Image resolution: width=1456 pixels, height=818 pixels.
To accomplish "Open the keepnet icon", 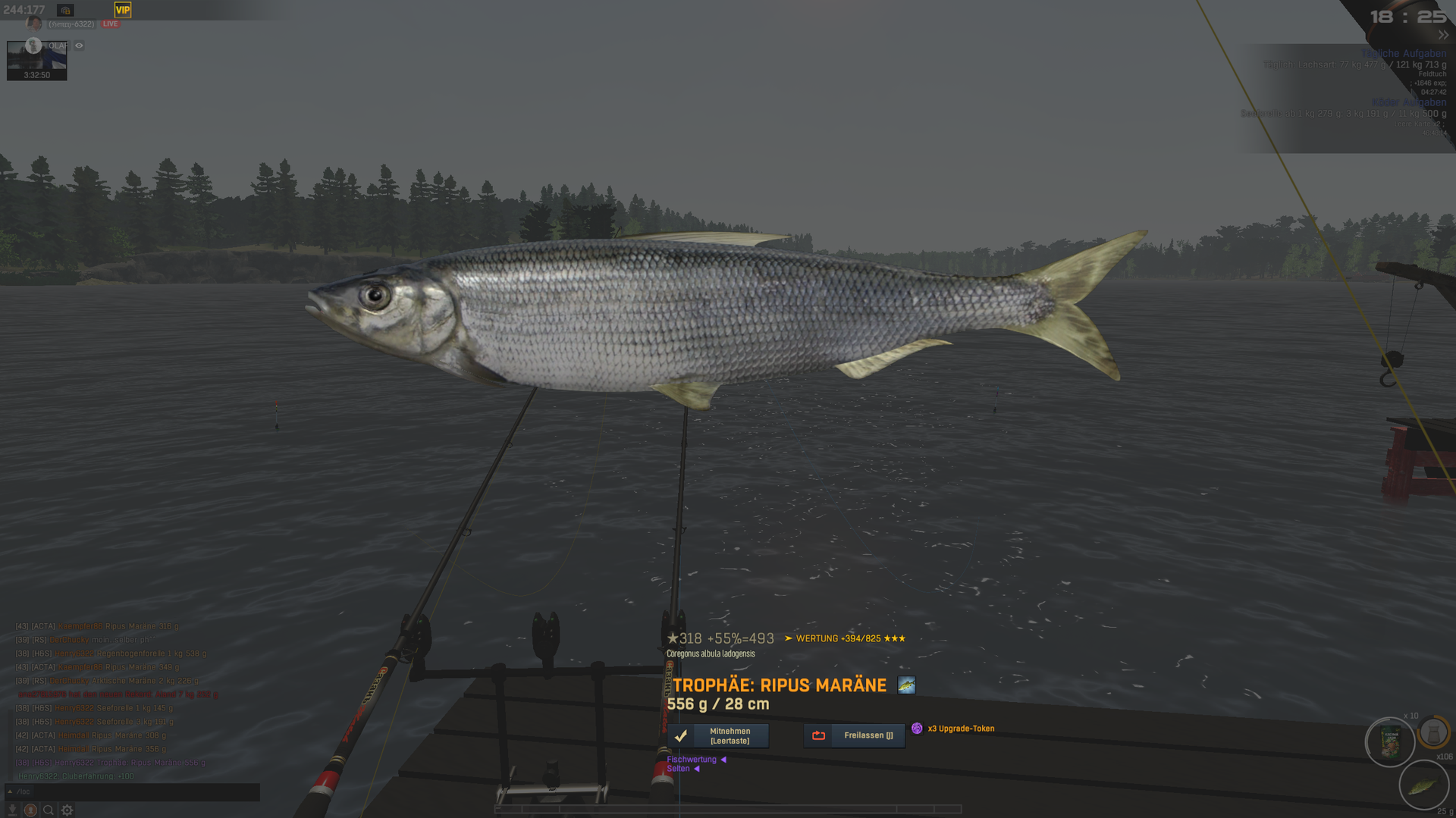I will (x=1433, y=733).
